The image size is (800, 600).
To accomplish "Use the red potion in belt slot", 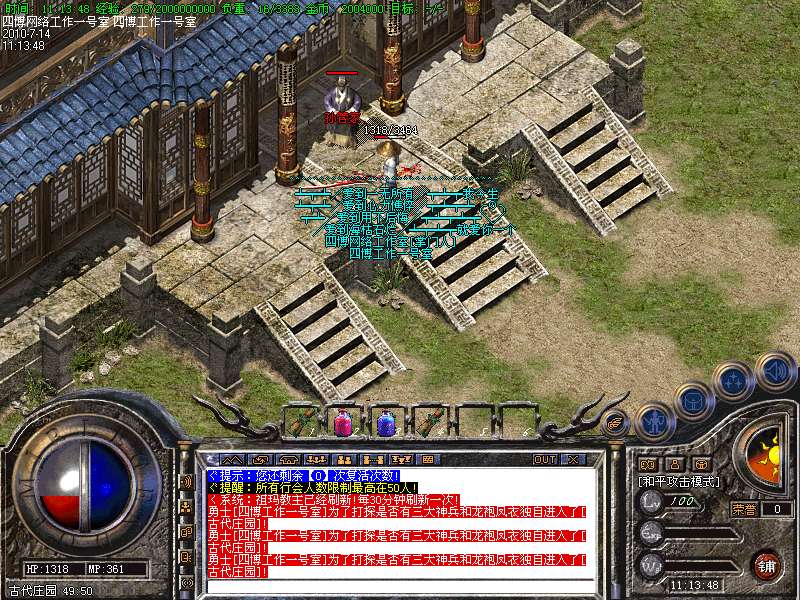I will tap(342, 422).
